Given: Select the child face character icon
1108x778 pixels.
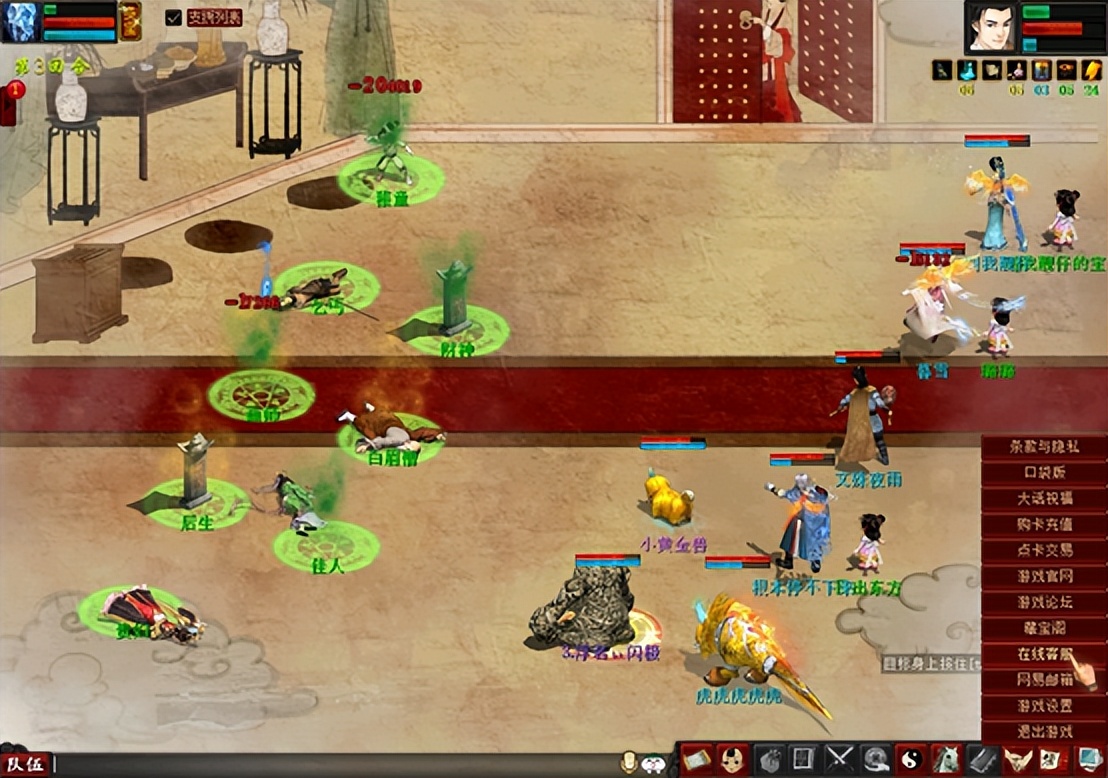Looking at the screenshot, I should coord(733,759).
